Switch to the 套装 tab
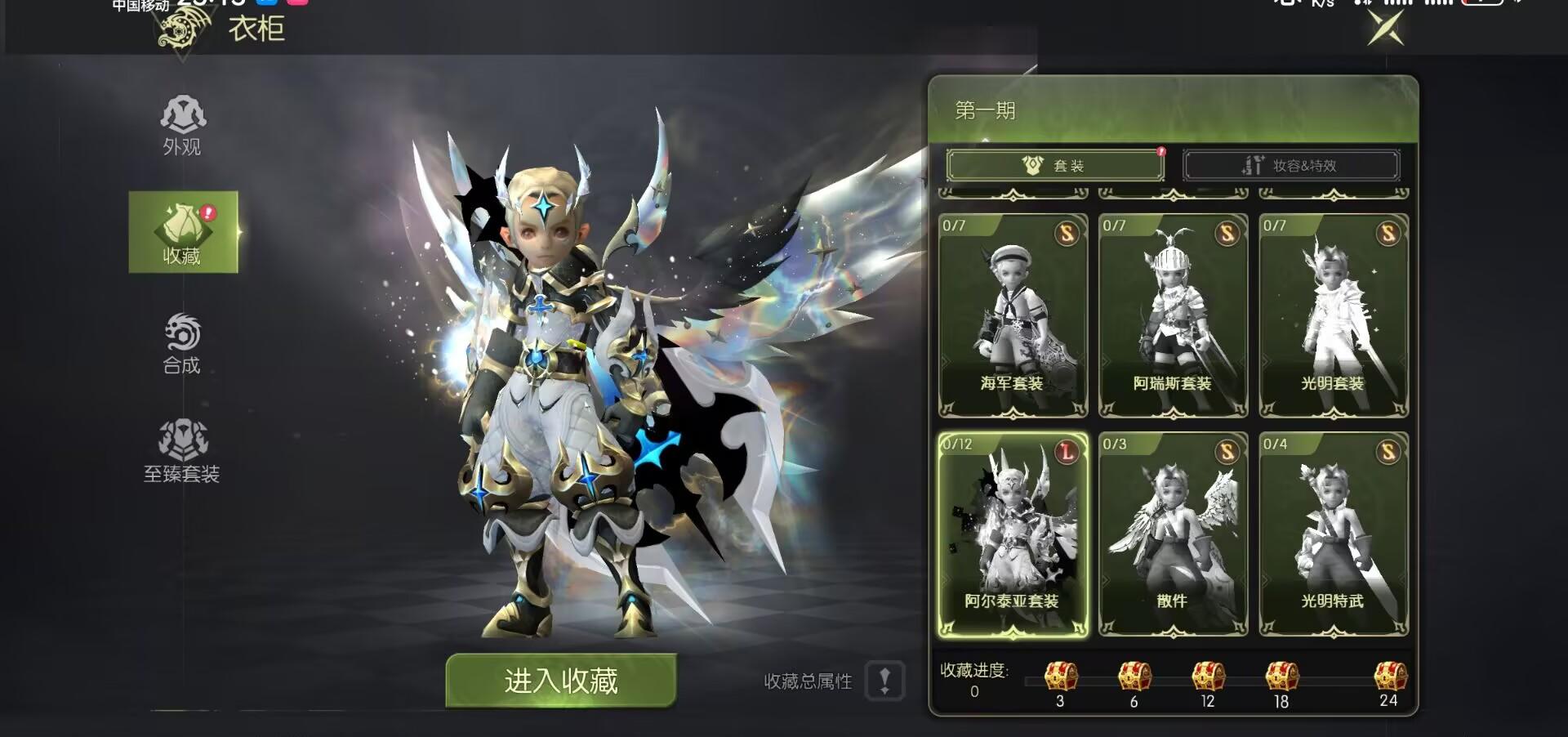This screenshot has width=1568, height=737. click(1054, 165)
